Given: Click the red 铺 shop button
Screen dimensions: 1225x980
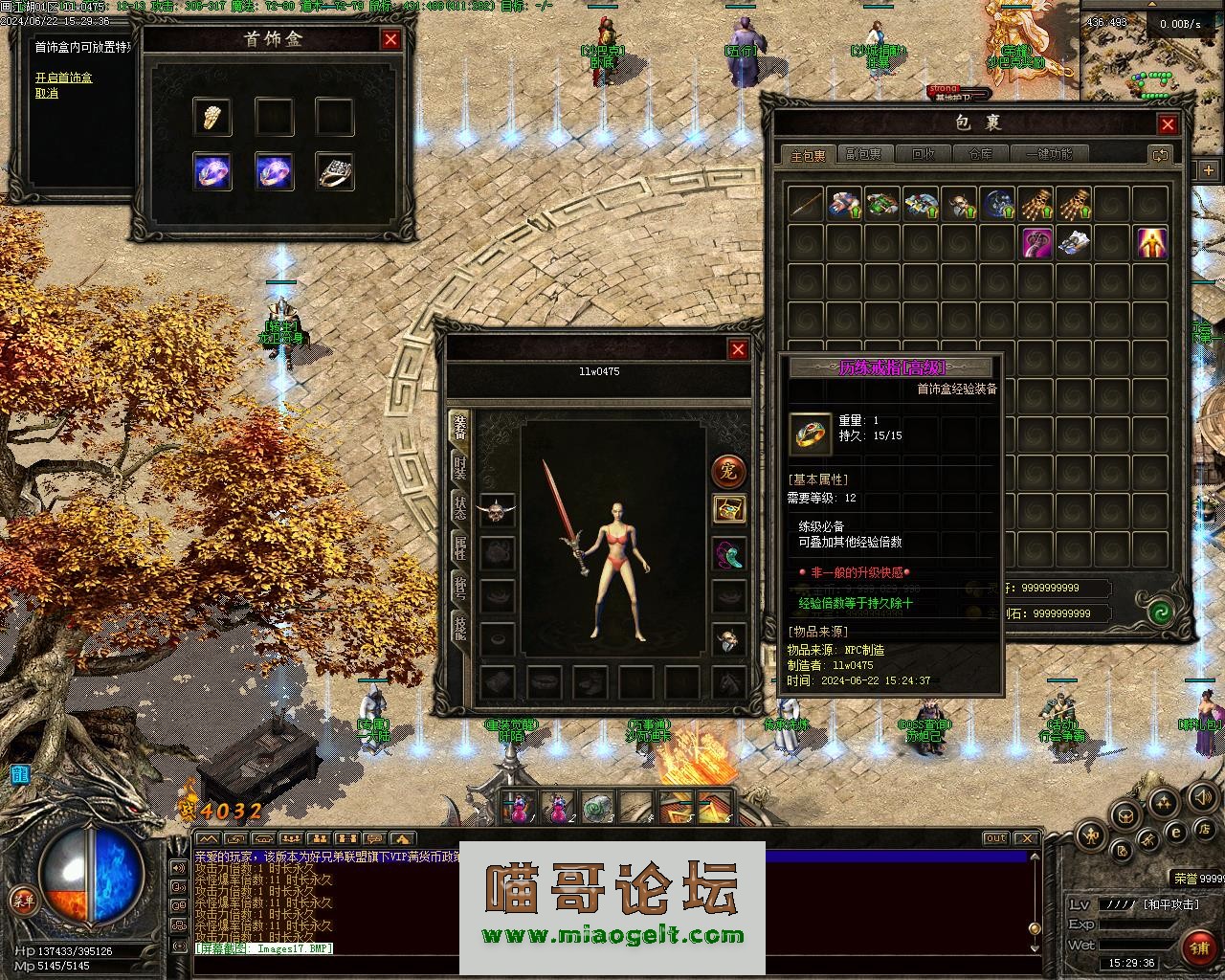Looking at the screenshot, I should (1197, 947).
